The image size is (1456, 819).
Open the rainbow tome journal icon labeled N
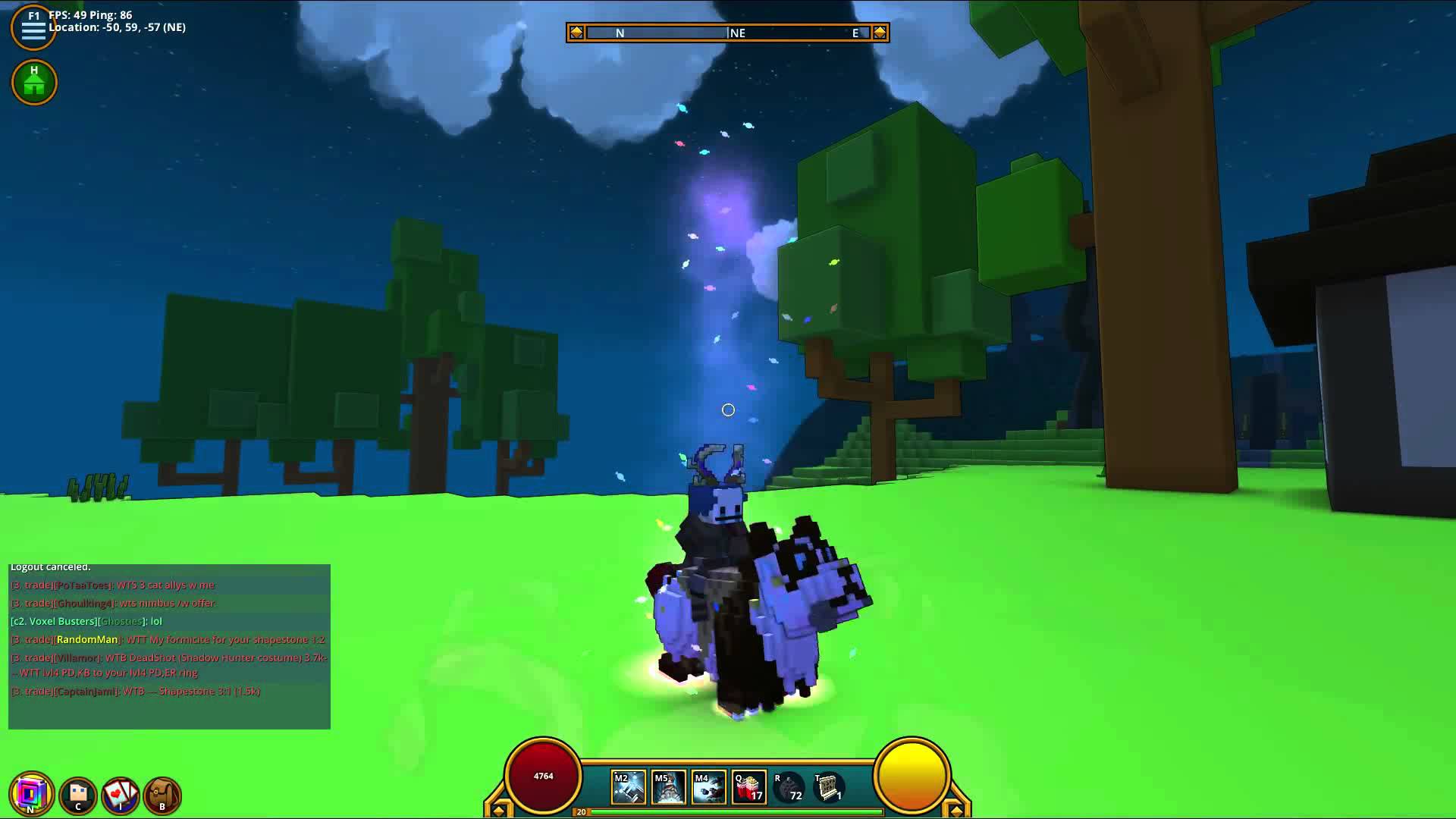[x=30, y=794]
